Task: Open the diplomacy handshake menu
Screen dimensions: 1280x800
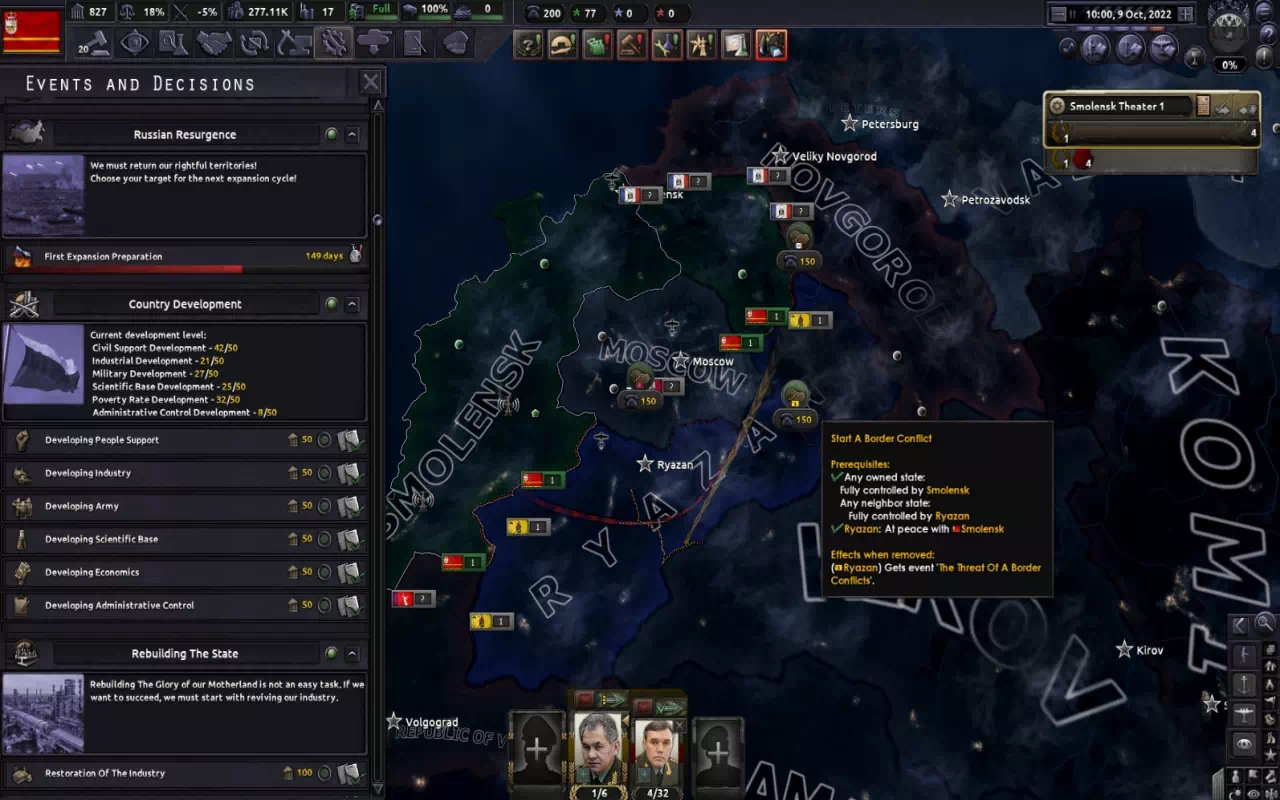Action: pos(214,43)
